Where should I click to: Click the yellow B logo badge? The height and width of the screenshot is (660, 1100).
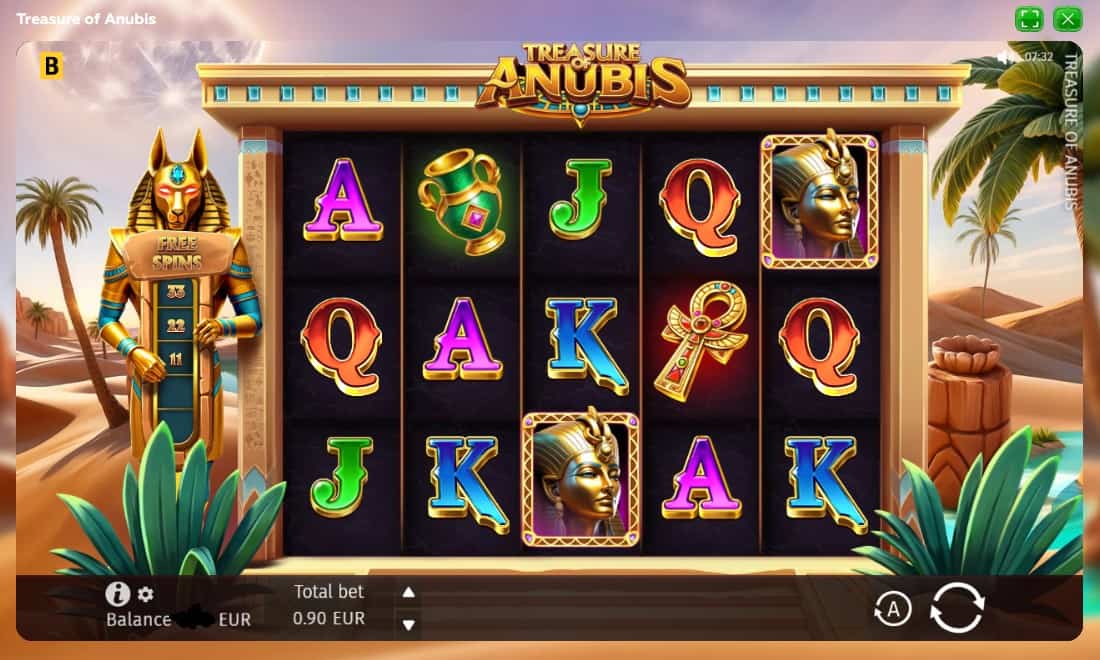tap(51, 67)
